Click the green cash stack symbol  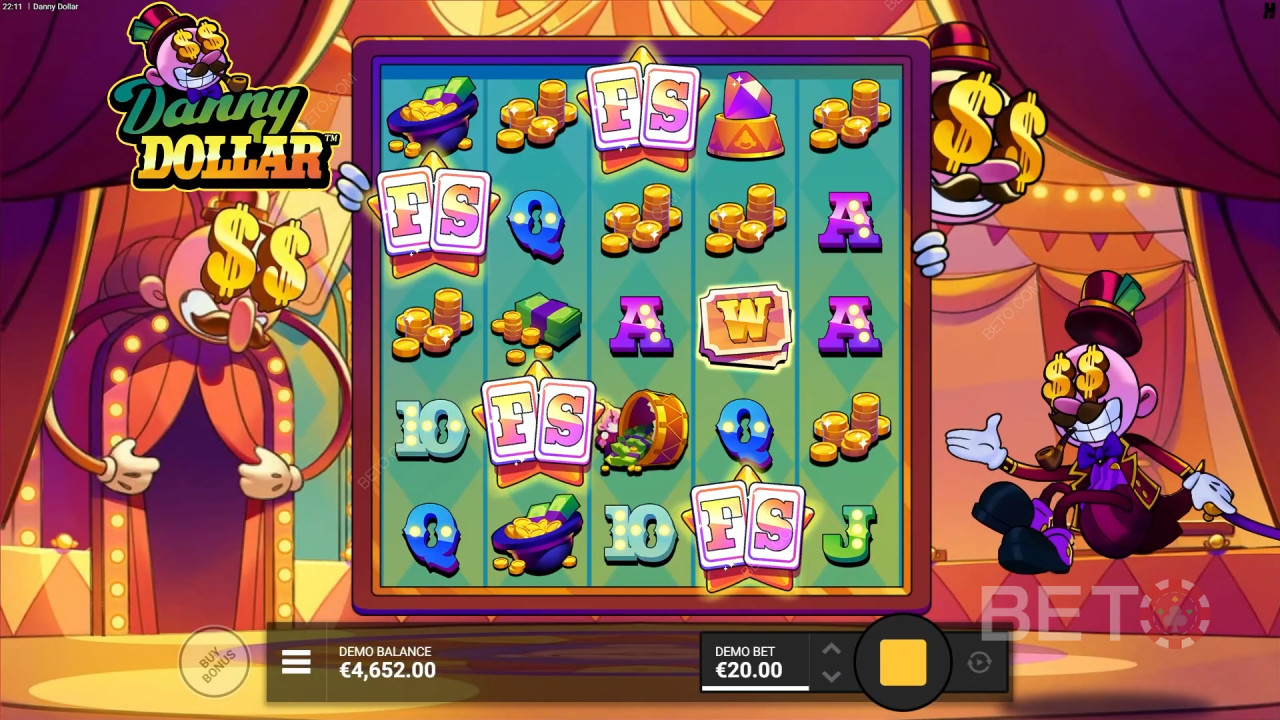[x=537, y=325]
